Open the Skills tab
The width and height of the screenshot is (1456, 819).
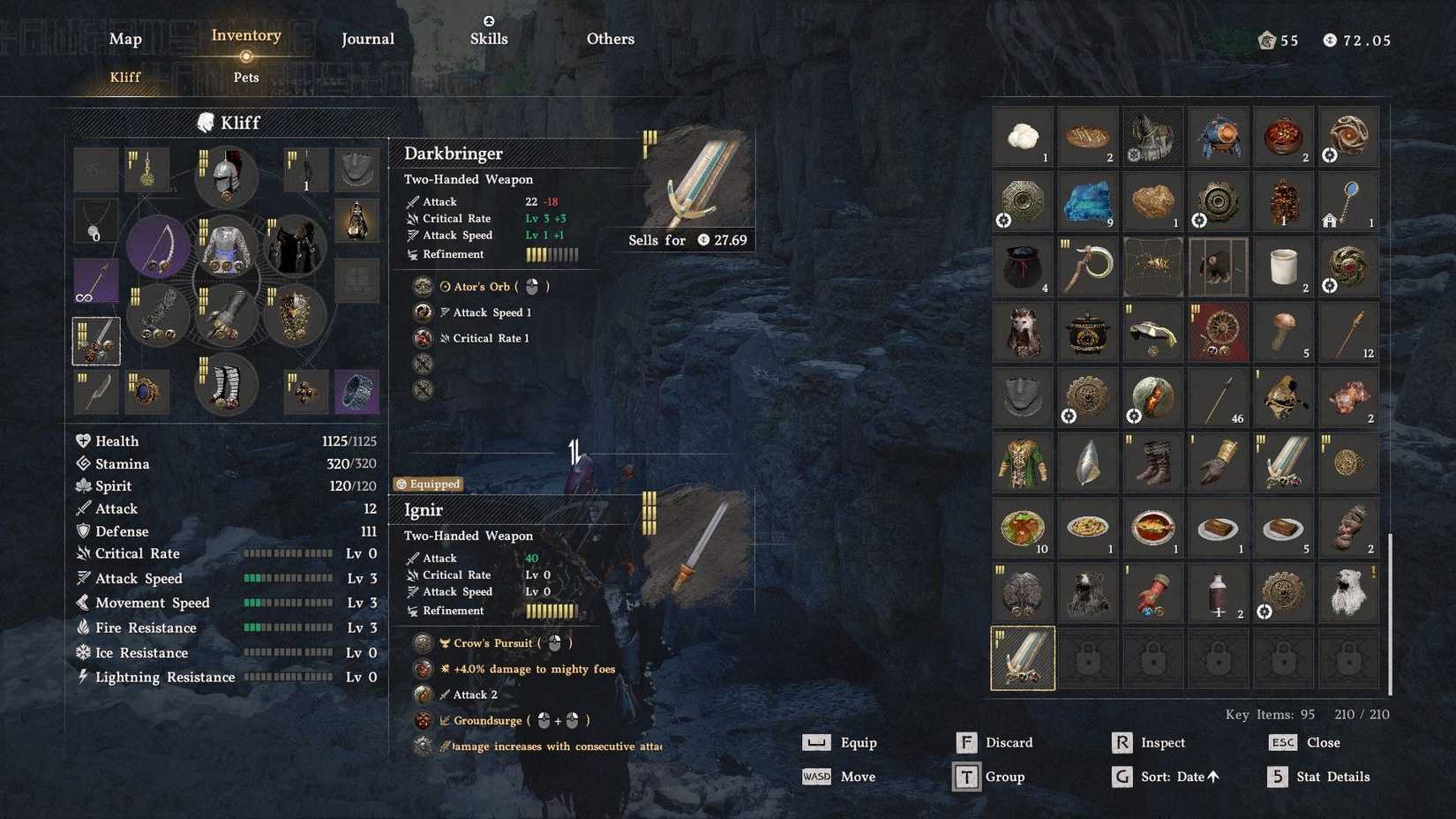point(489,39)
